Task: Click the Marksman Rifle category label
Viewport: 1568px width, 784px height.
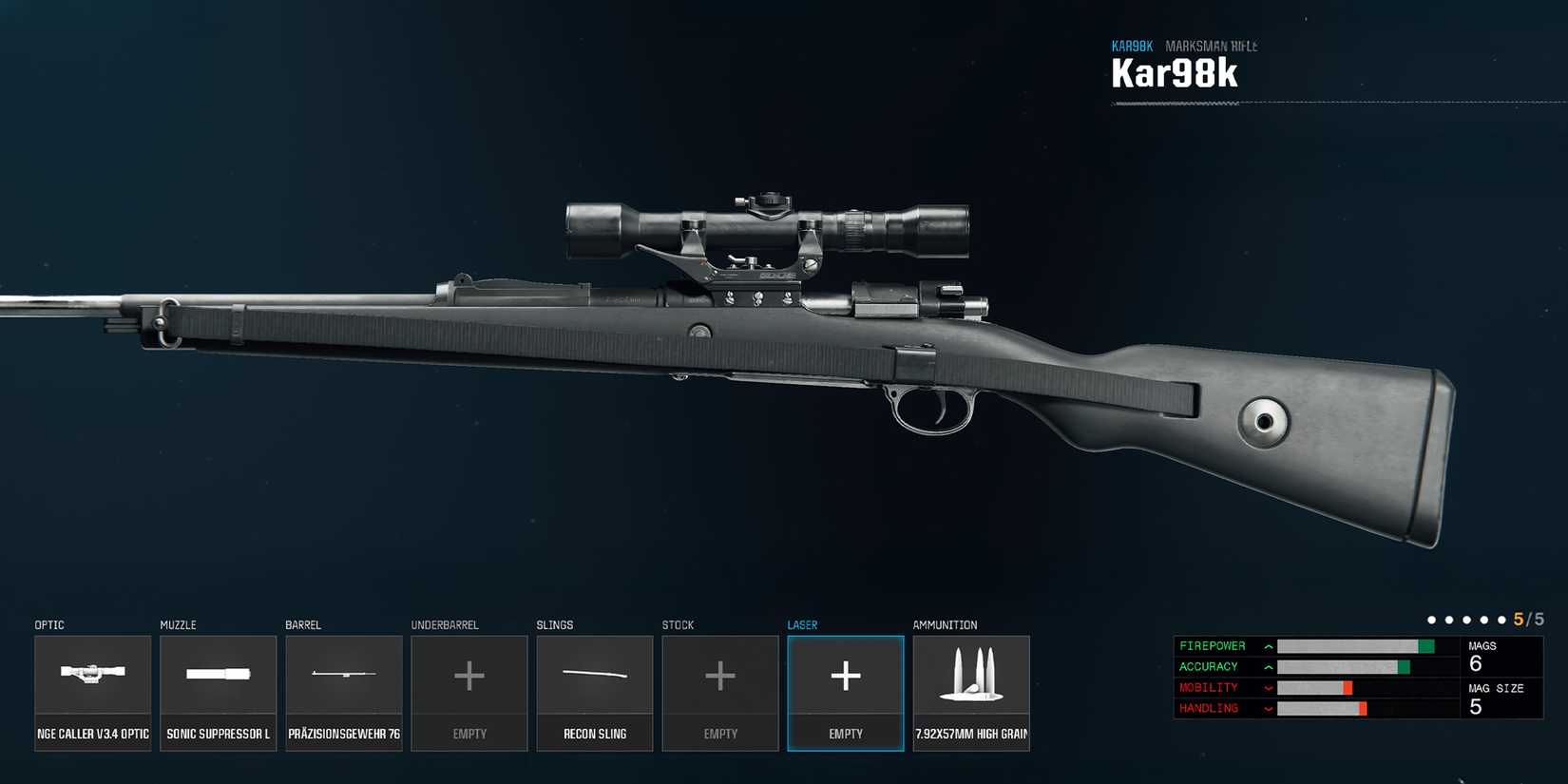Action: click(x=1212, y=45)
